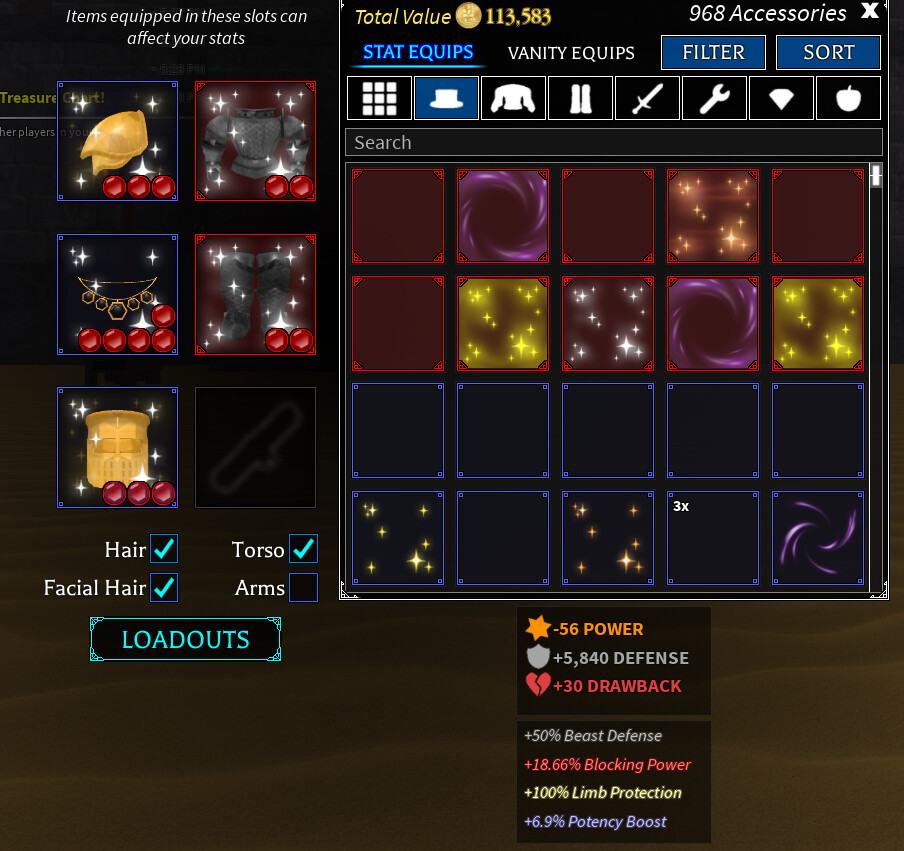Show the gem category
The image size is (904, 851).
point(781,98)
